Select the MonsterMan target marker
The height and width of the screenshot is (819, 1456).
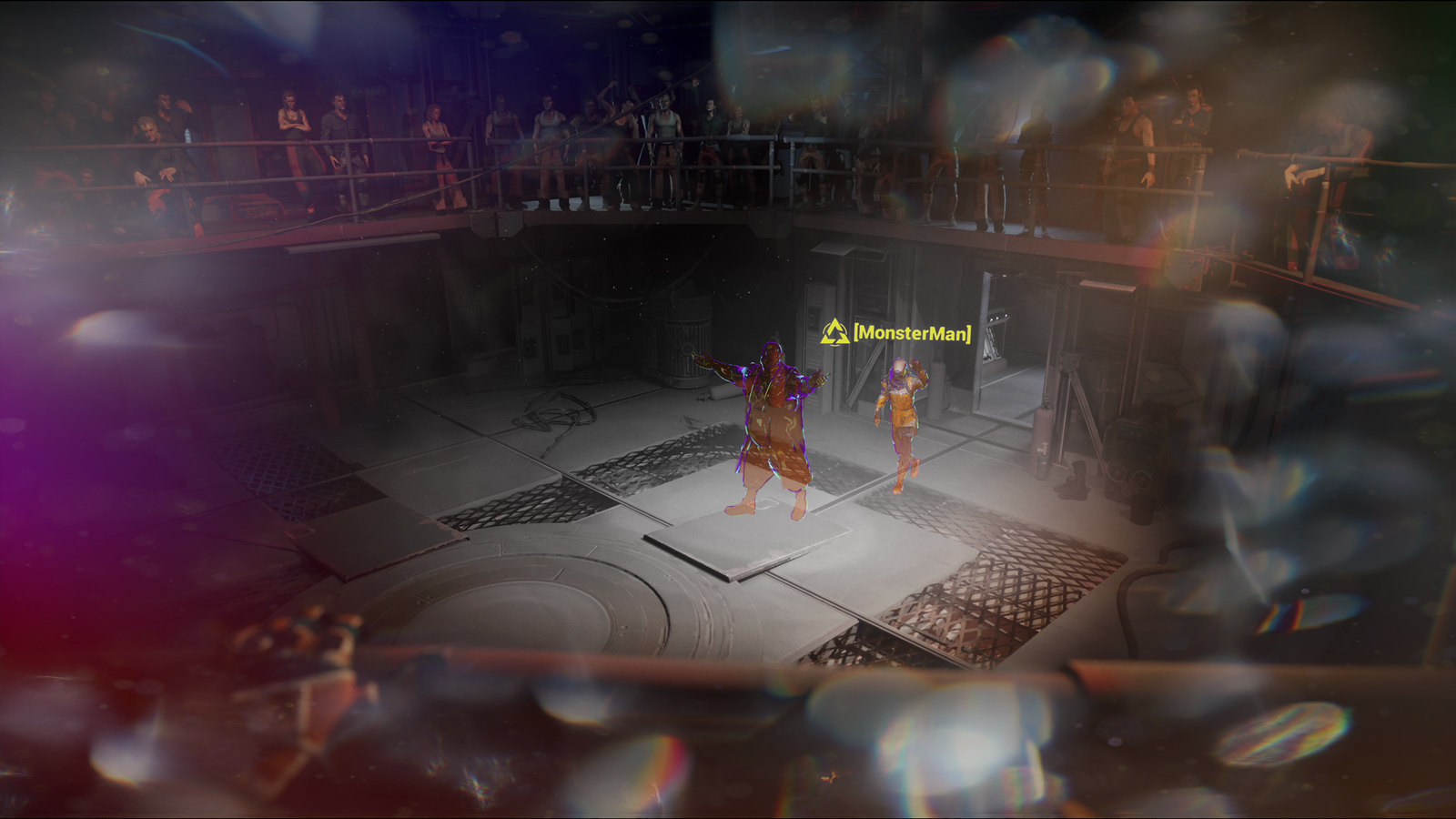pyautogui.click(x=834, y=333)
